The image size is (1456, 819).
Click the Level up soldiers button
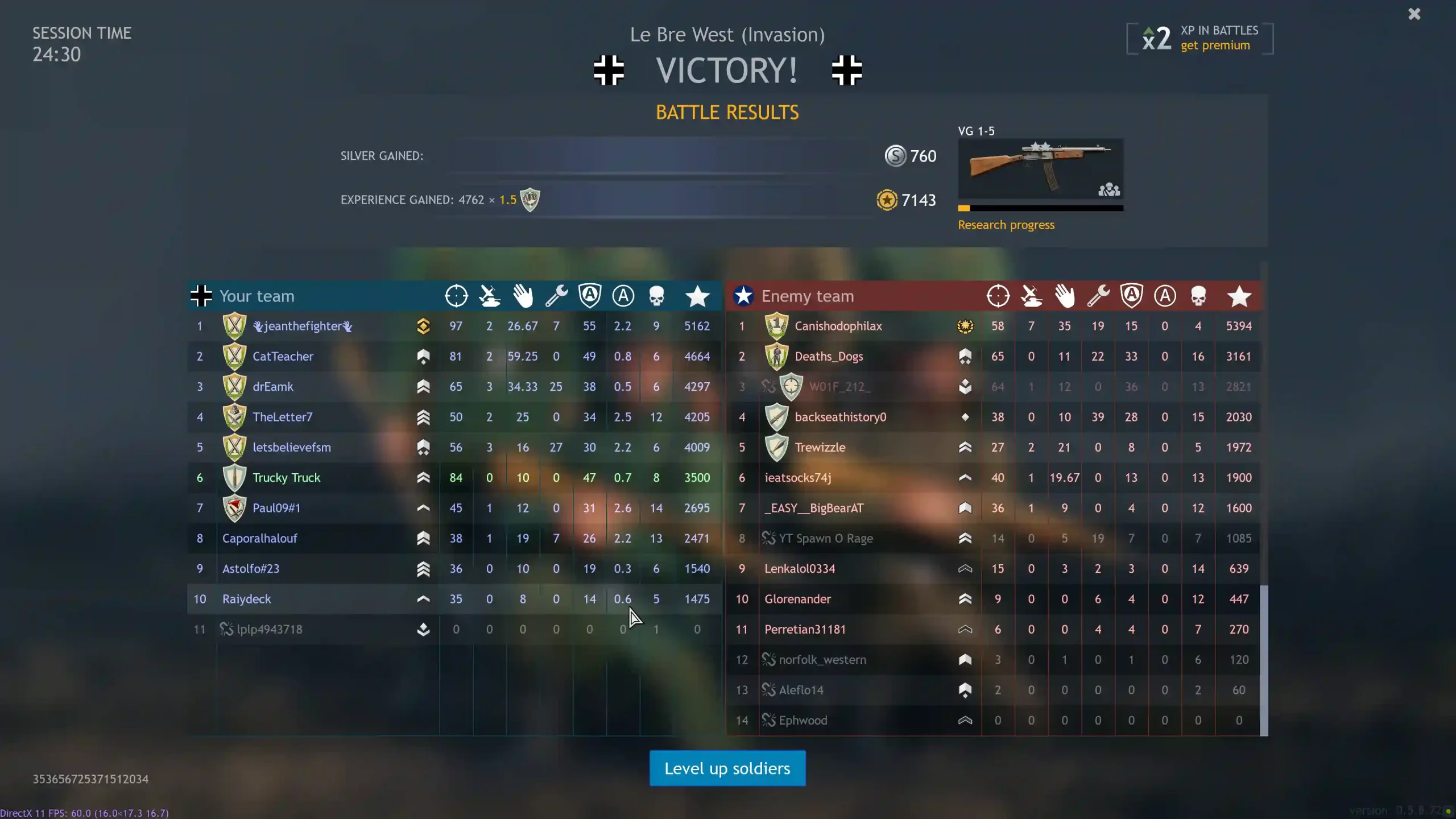point(727,768)
